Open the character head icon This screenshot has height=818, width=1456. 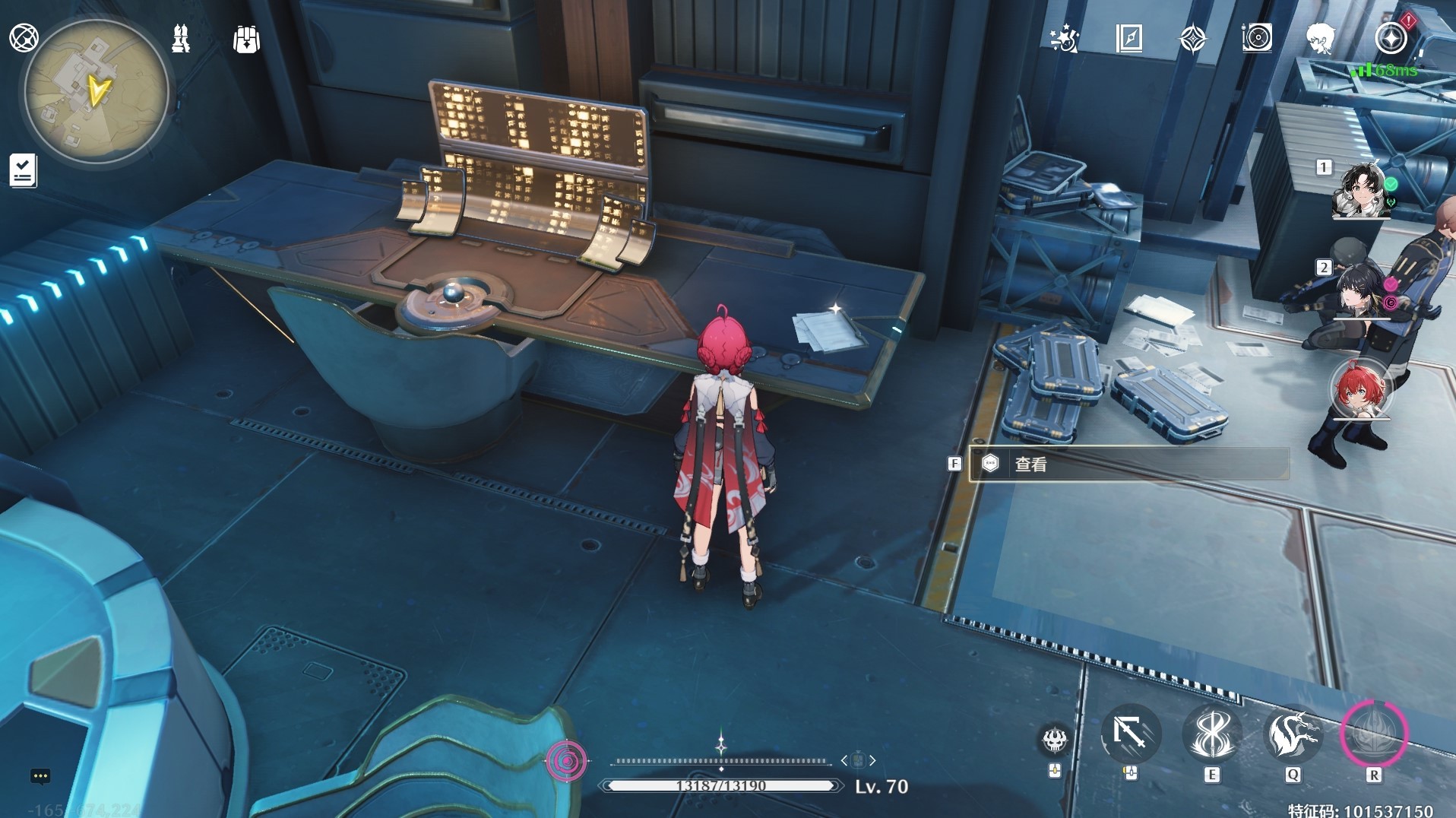[1321, 38]
